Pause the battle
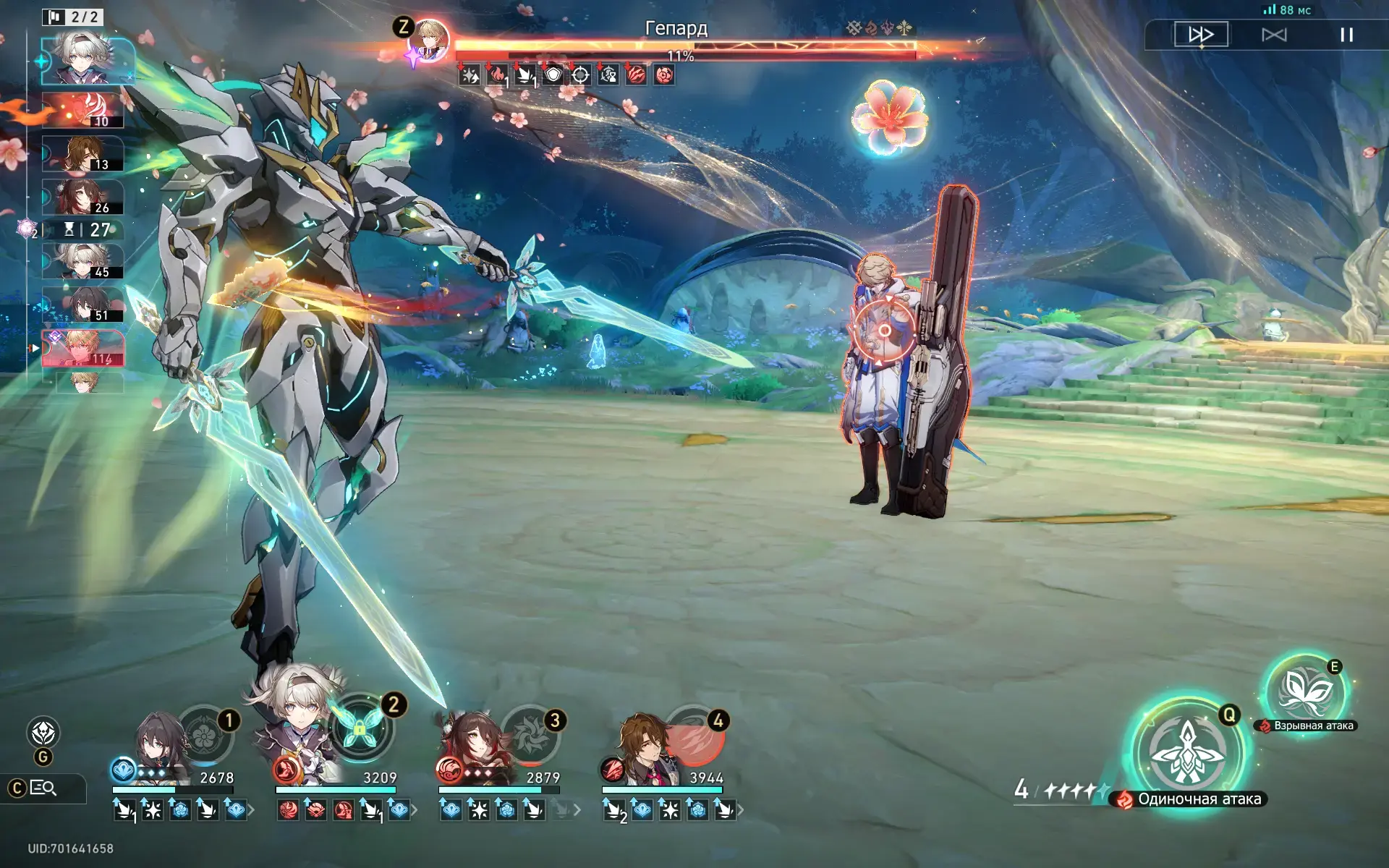Viewport: 1389px width, 868px height. [x=1346, y=35]
